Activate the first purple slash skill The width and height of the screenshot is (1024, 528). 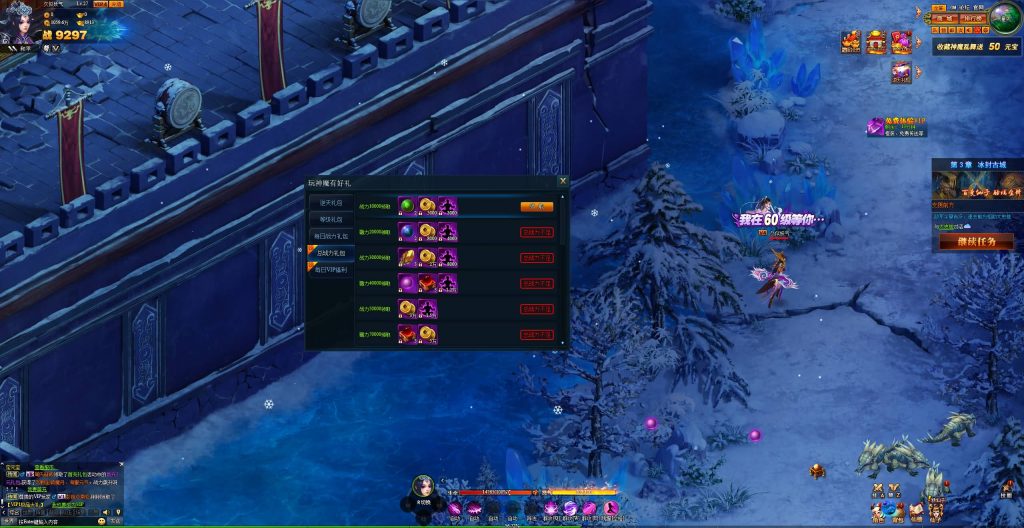click(x=456, y=510)
